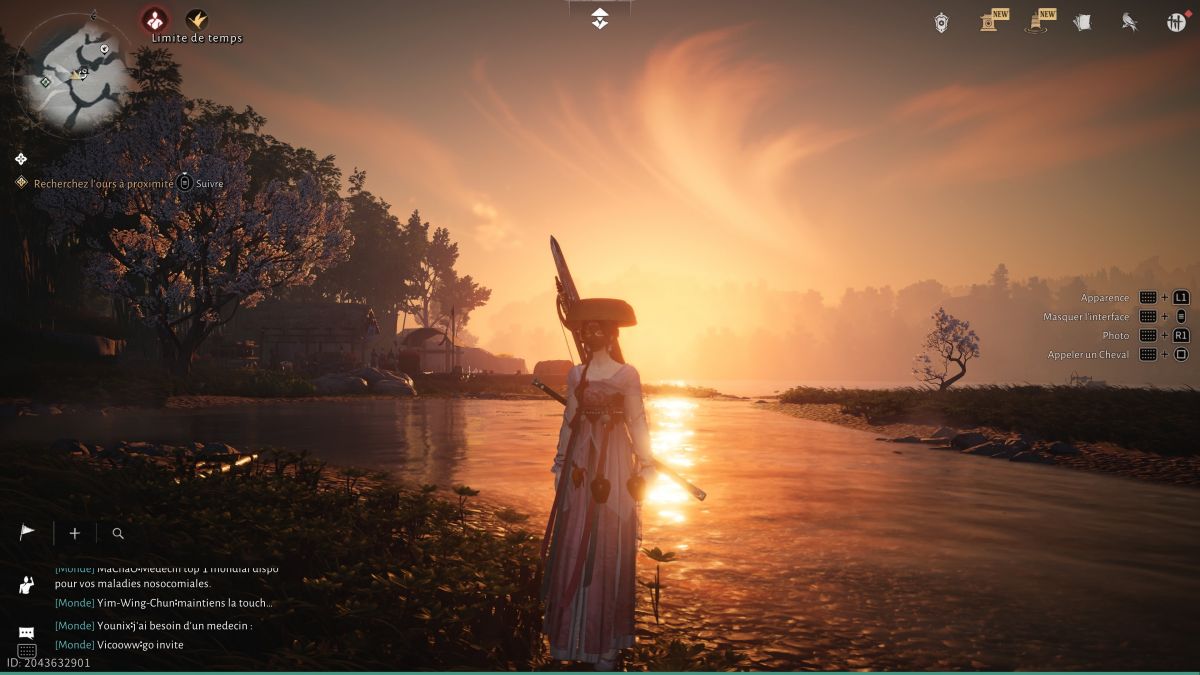Open the round main menu icon with red dot

(1176, 22)
